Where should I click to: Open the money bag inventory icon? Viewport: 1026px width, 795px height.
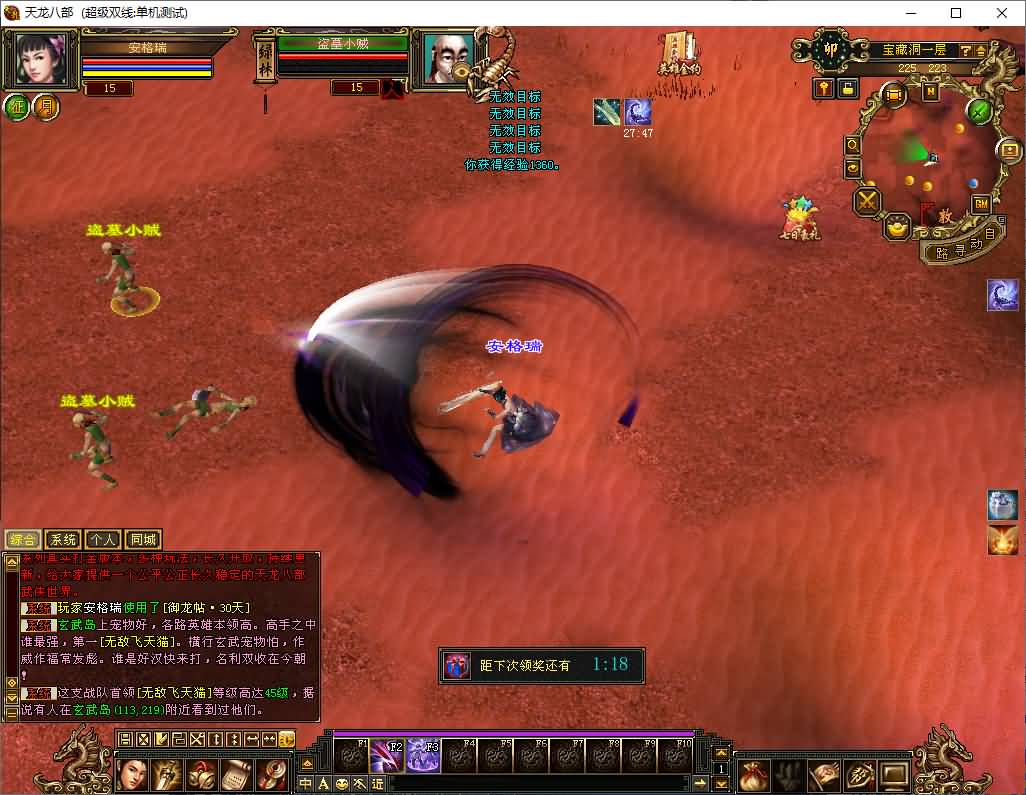754,774
